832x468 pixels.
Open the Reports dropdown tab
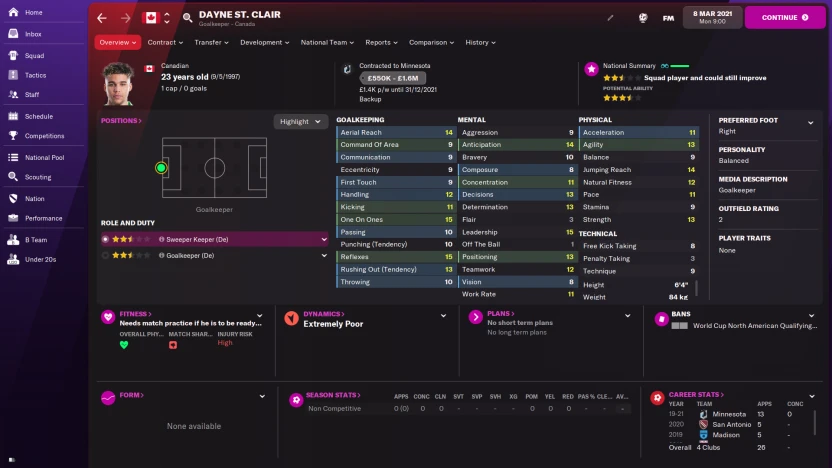click(381, 43)
